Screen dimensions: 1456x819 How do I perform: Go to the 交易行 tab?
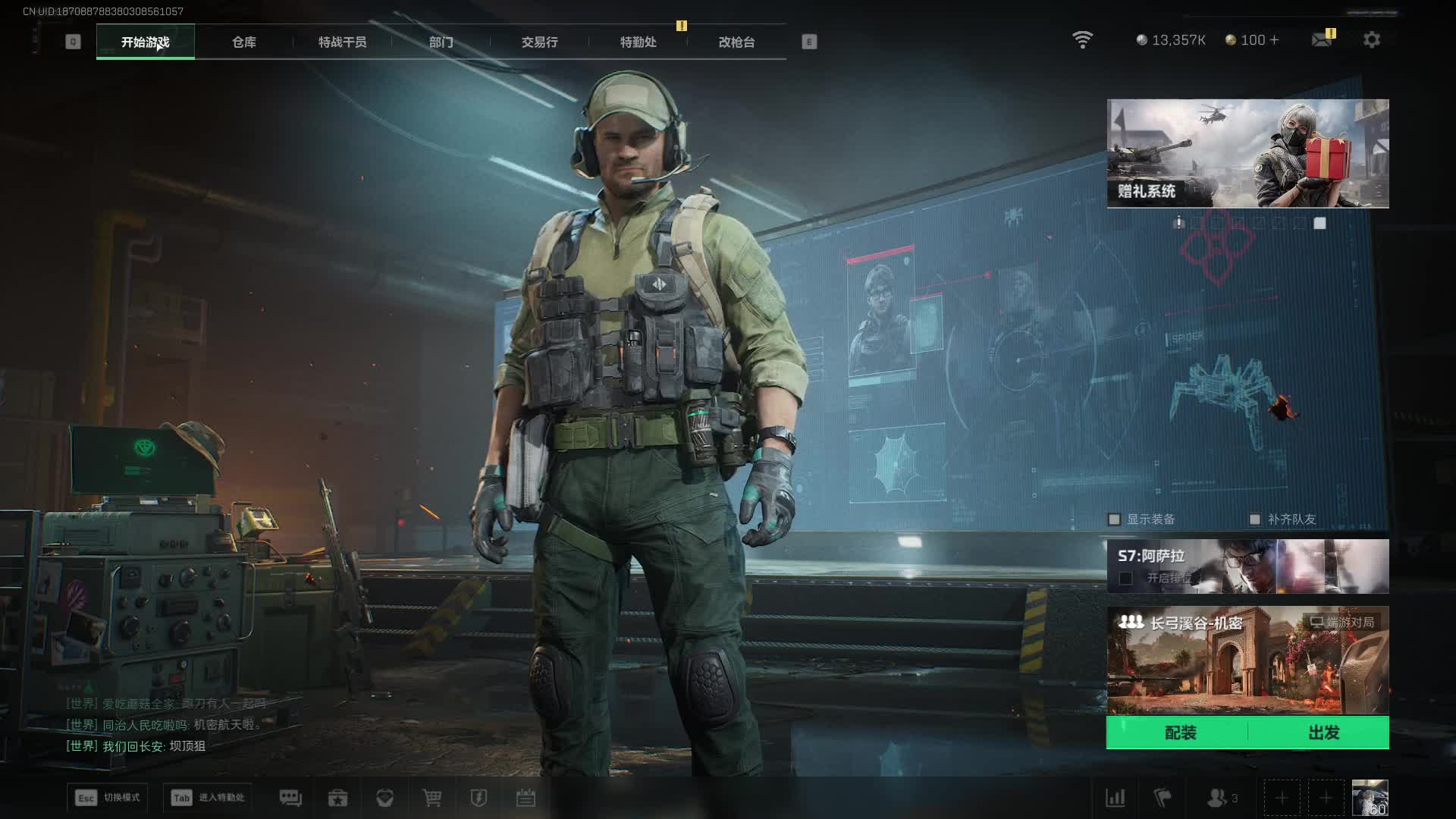[539, 42]
